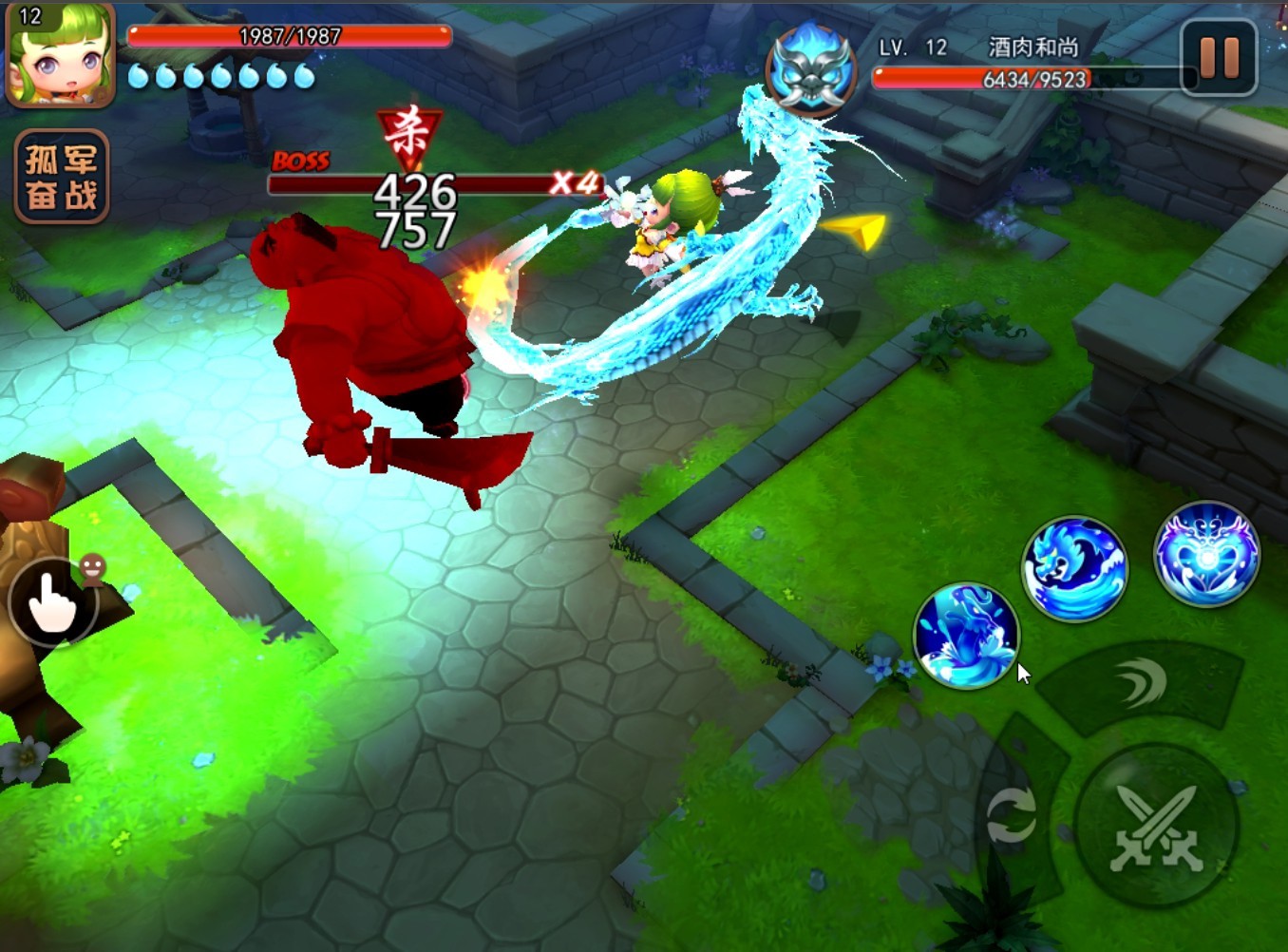Image resolution: width=1288 pixels, height=952 pixels.
Task: Tap the pointing hand button
Action: pyautogui.click(x=52, y=603)
